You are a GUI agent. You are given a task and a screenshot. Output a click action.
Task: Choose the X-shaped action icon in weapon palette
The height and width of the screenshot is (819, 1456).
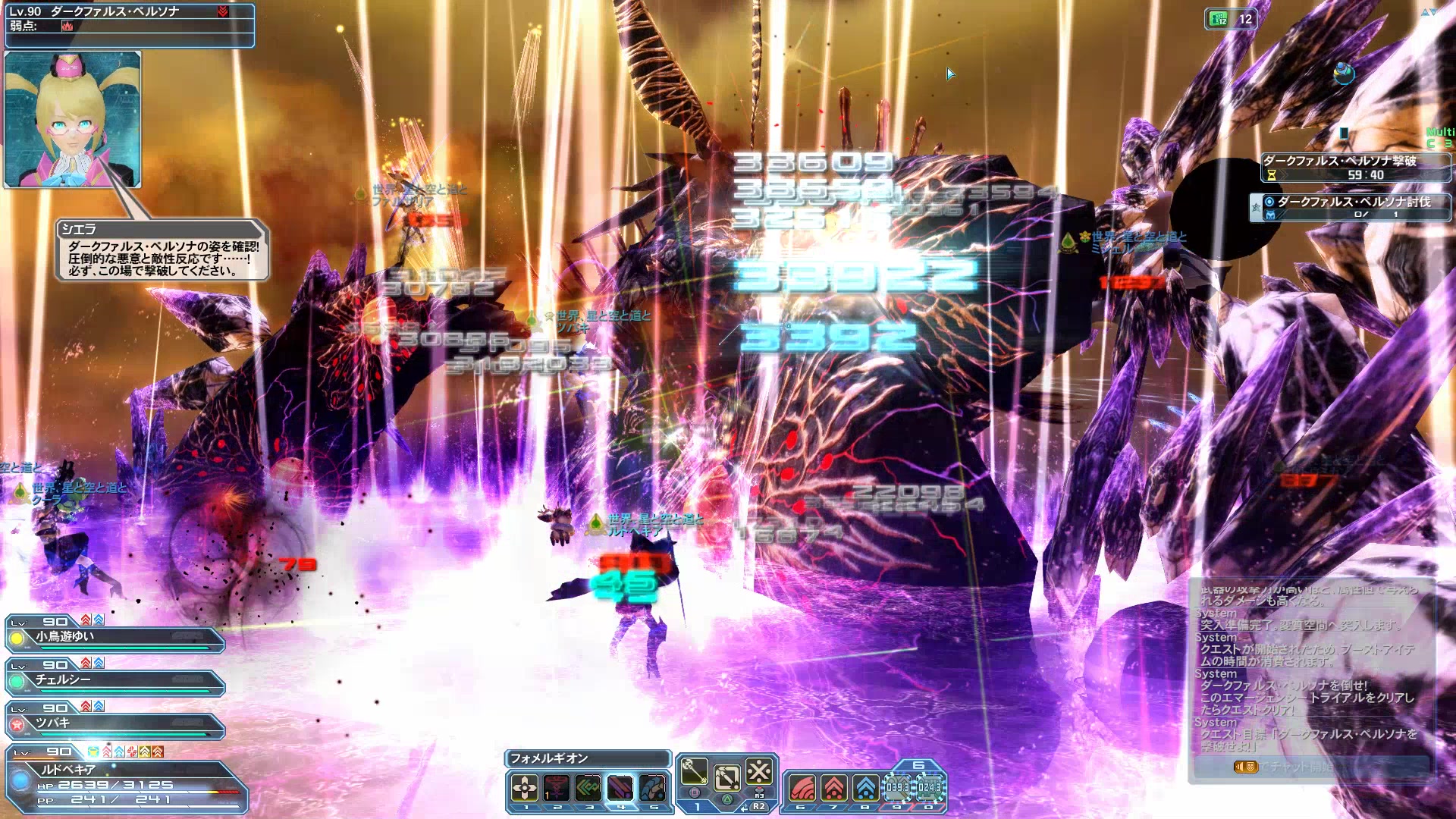(x=759, y=772)
